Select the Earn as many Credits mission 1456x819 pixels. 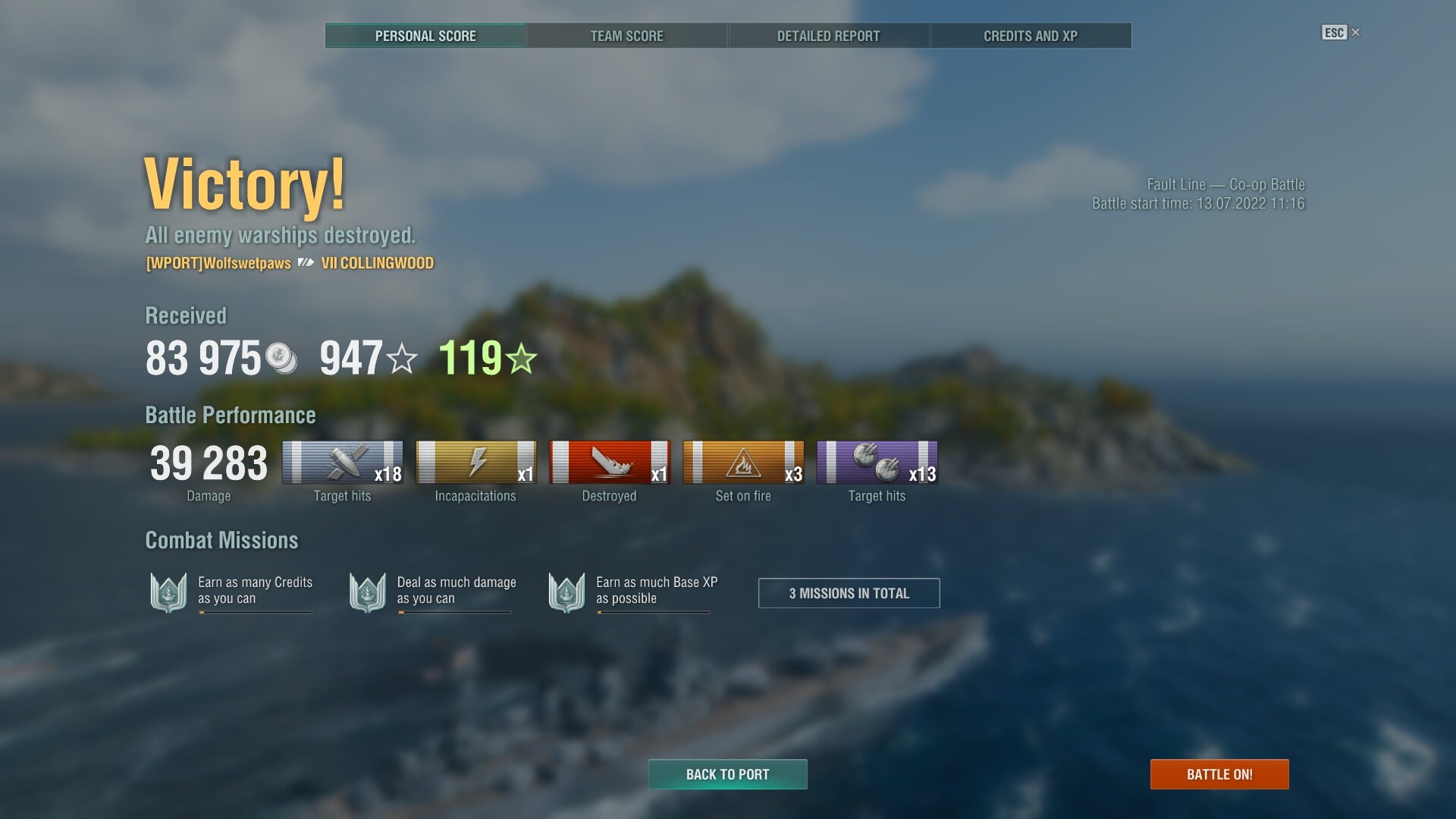[231, 591]
